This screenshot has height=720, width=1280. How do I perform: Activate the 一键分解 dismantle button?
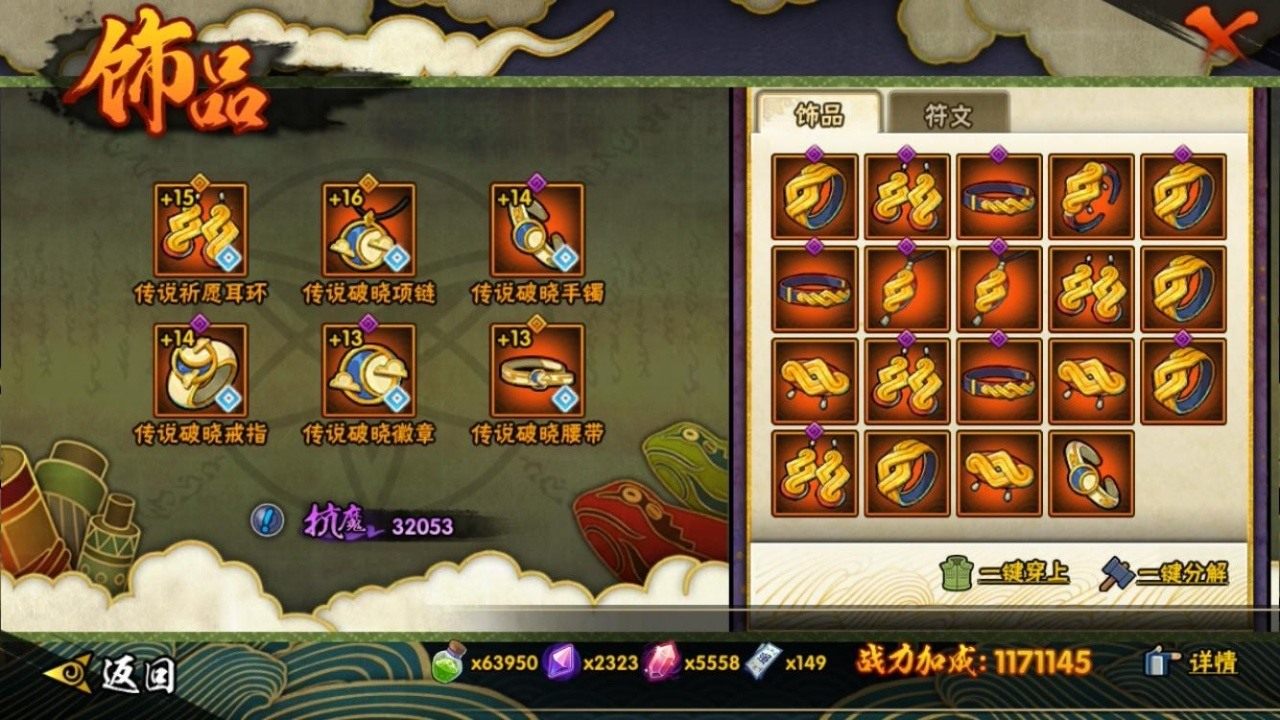[1164, 573]
